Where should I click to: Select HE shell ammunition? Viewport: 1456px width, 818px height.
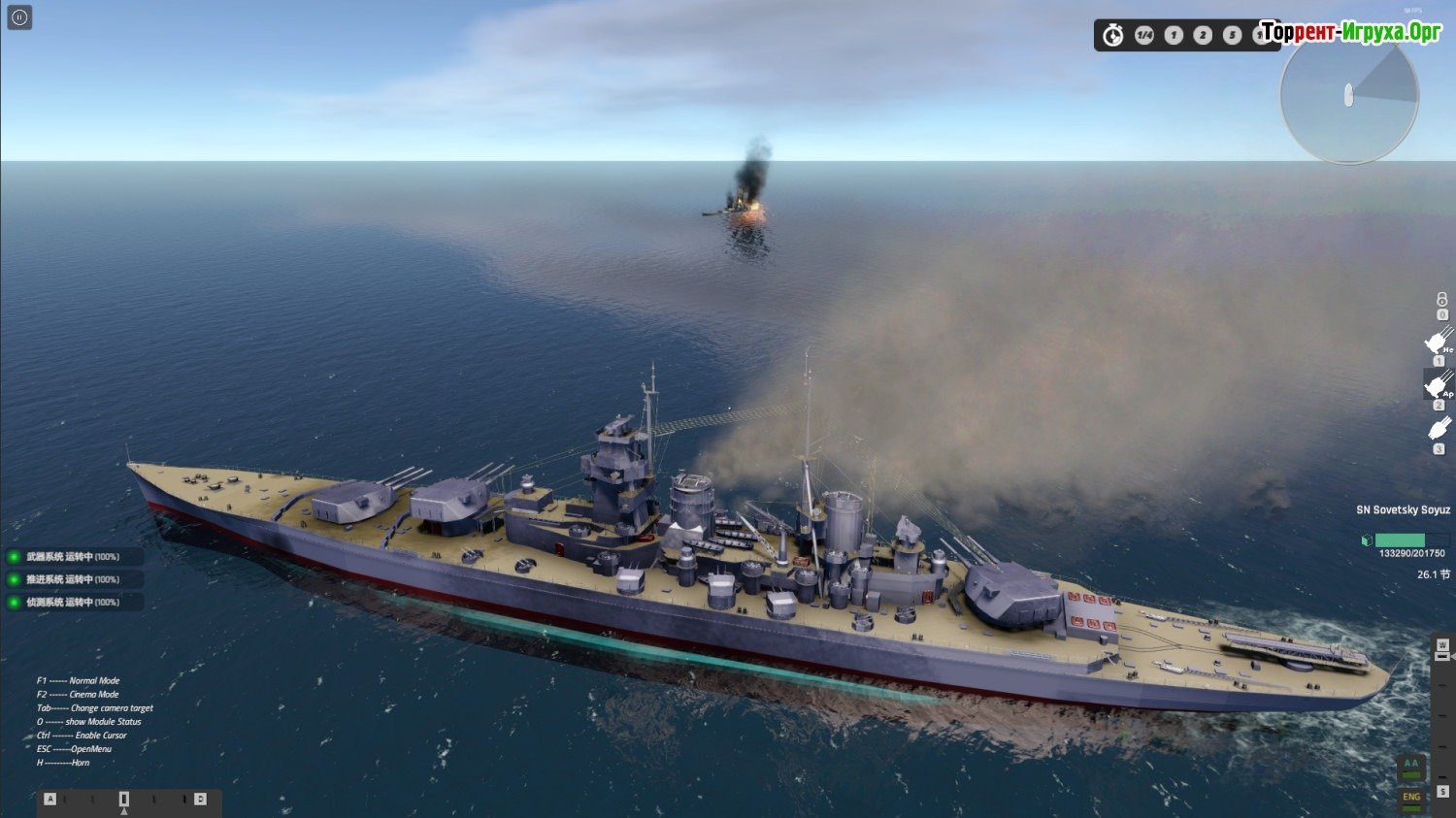point(1438,341)
